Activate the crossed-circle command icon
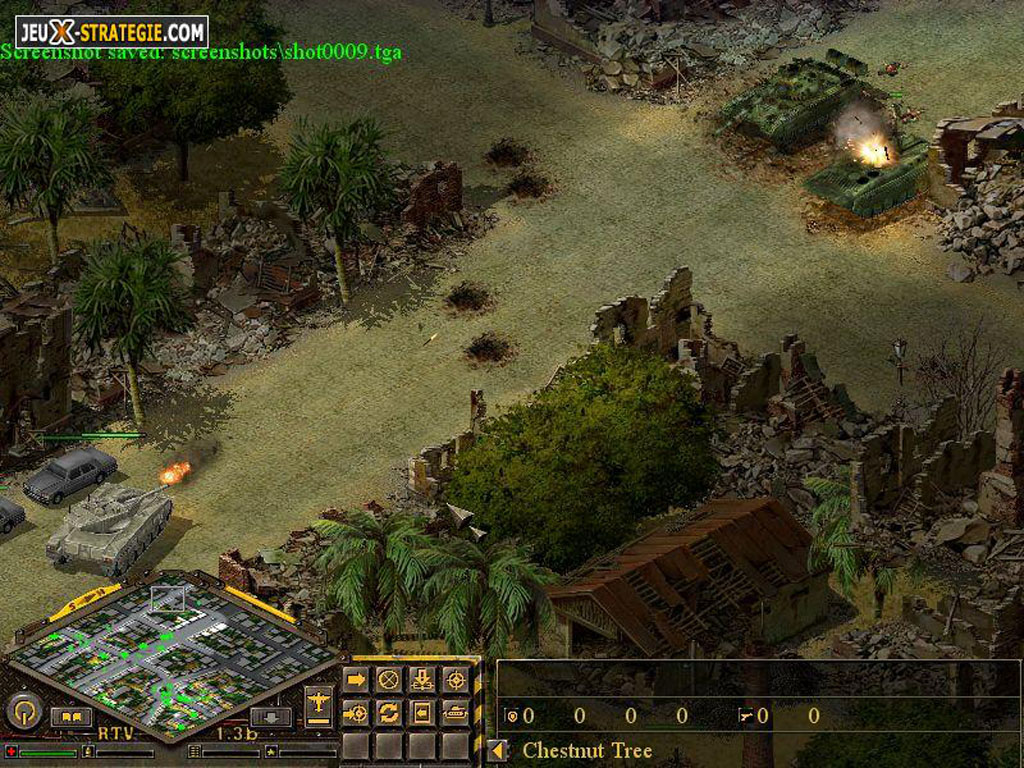Image resolution: width=1024 pixels, height=768 pixels. pyautogui.click(x=389, y=680)
